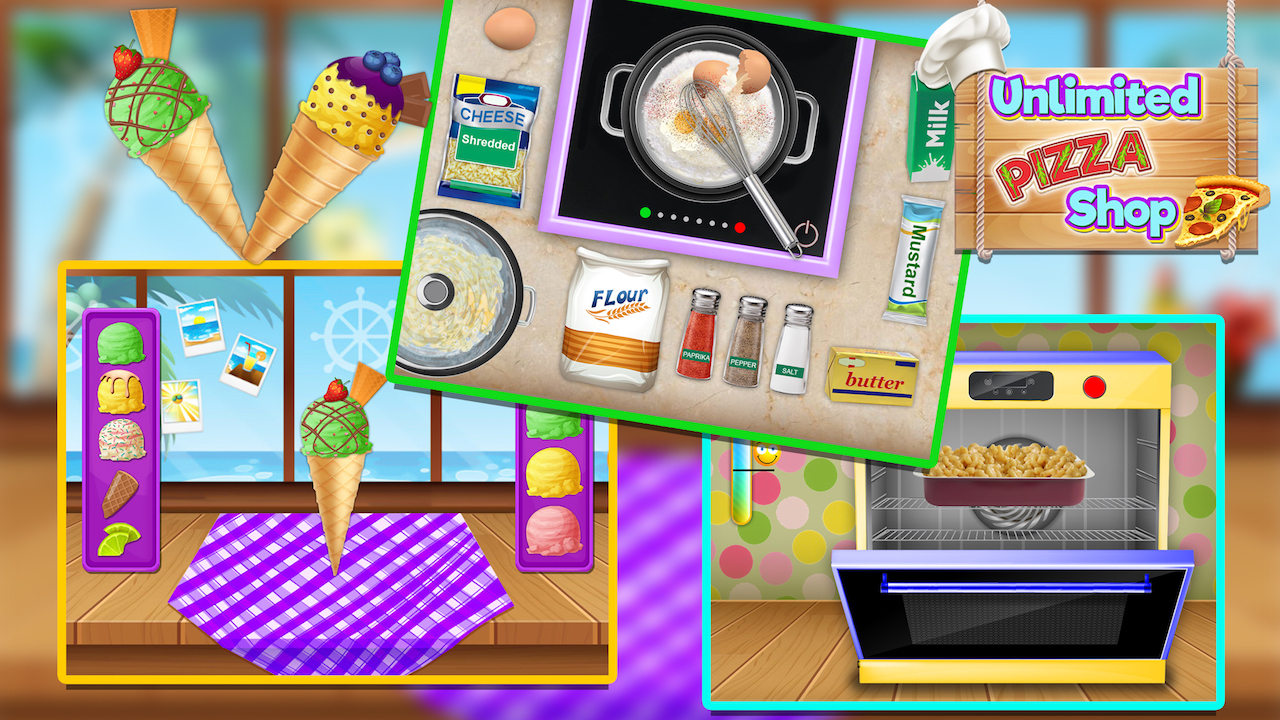Turn the left oven control knob

[x=987, y=381]
